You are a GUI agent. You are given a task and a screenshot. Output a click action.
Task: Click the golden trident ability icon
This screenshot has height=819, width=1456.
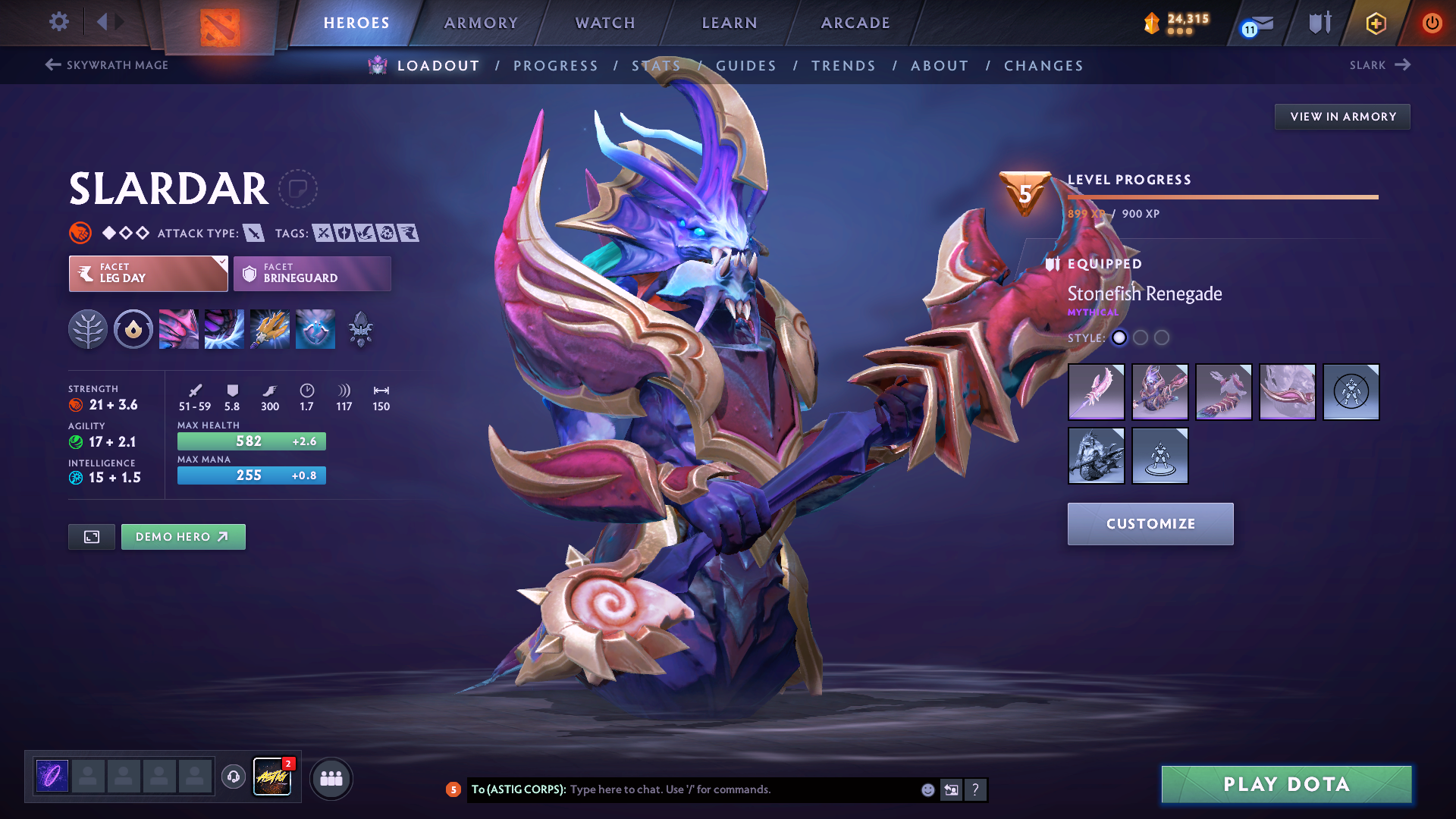[x=270, y=329]
